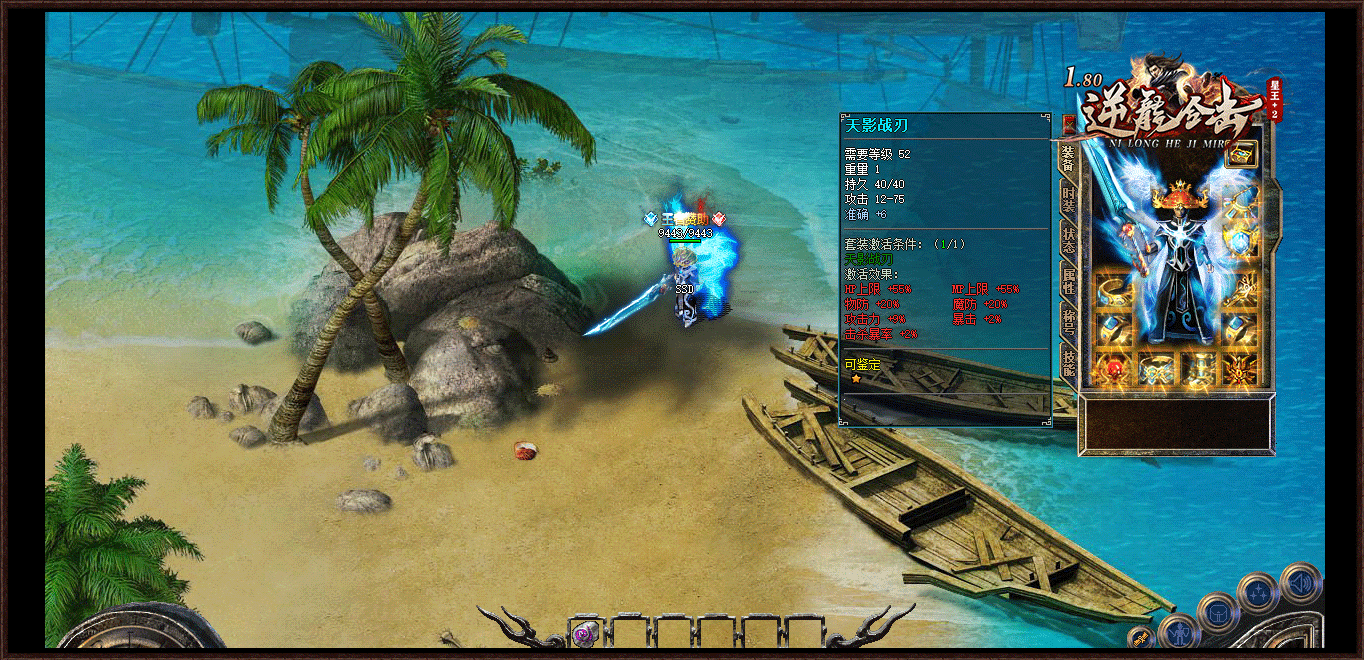Show the 属性 attributes tab
The image size is (1364, 660).
click(1068, 282)
